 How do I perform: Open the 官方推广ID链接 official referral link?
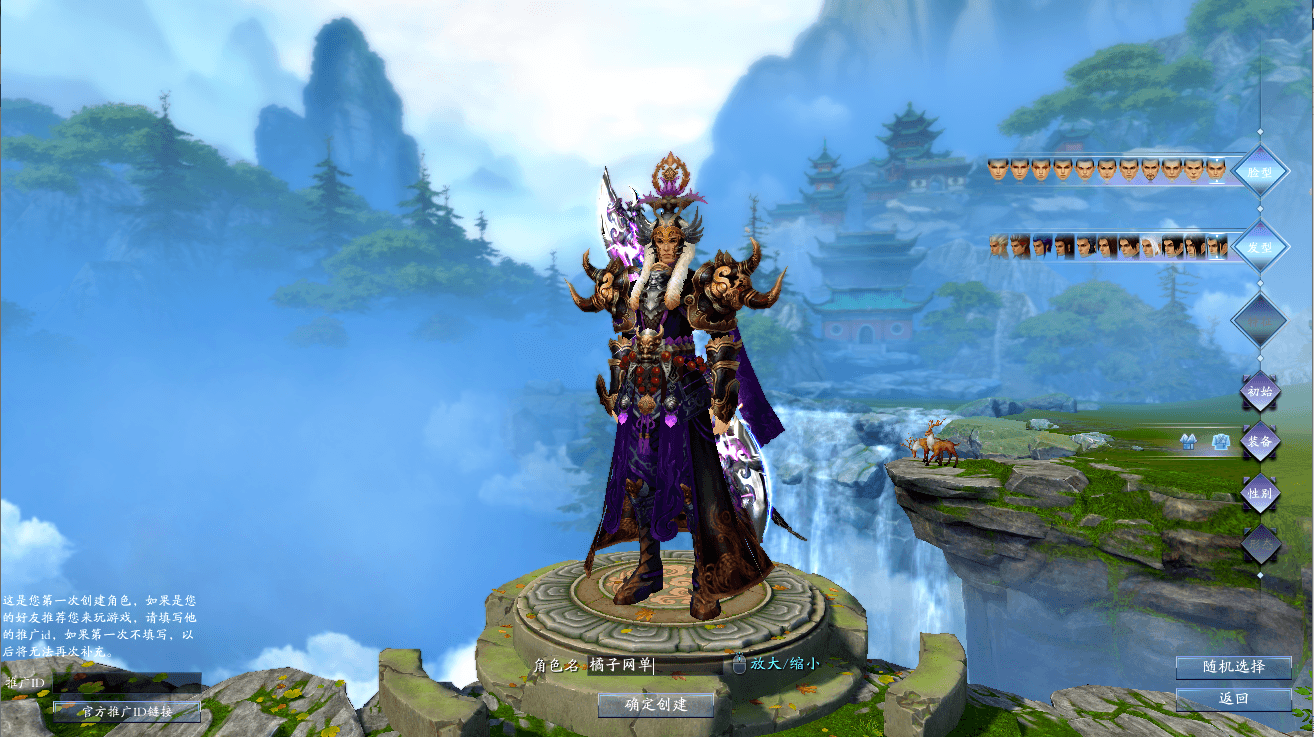coord(127,712)
